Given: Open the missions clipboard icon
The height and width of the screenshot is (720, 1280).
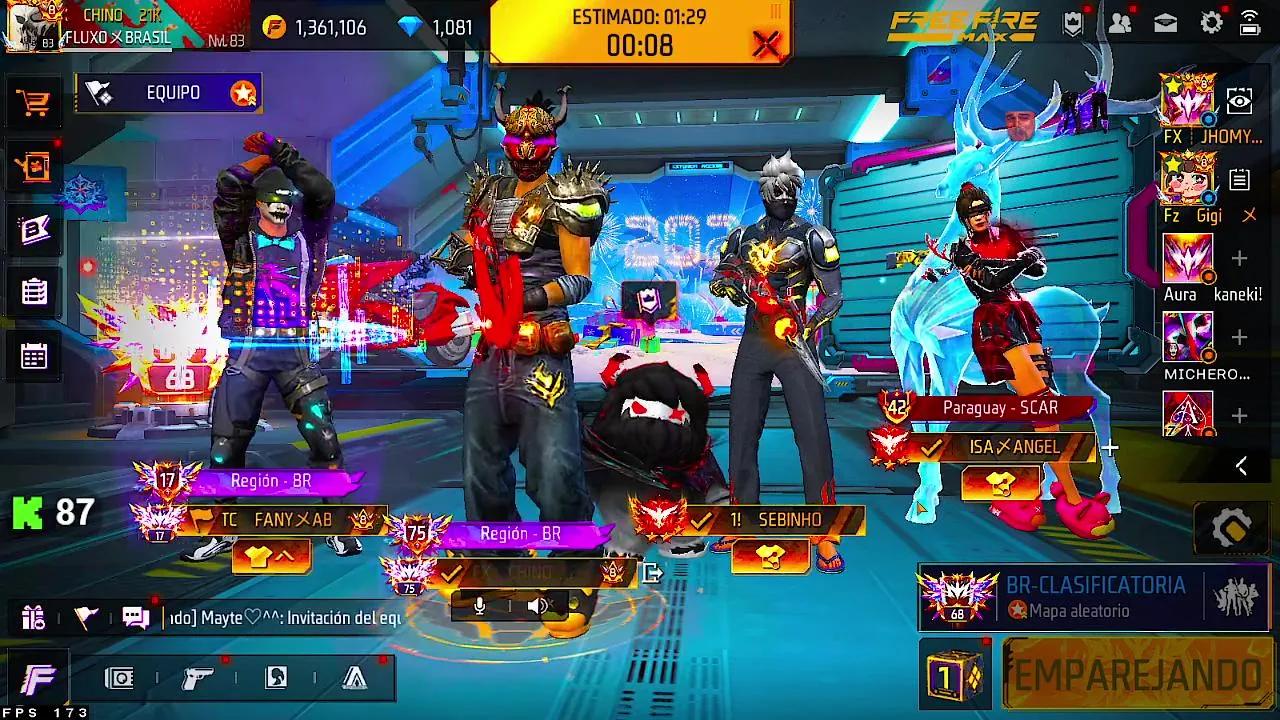Looking at the screenshot, I should point(33,290).
